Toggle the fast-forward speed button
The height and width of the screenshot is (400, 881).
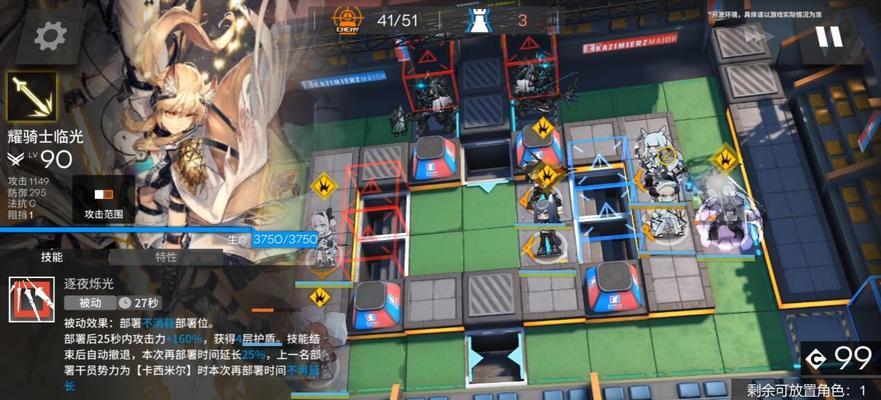click(x=757, y=38)
